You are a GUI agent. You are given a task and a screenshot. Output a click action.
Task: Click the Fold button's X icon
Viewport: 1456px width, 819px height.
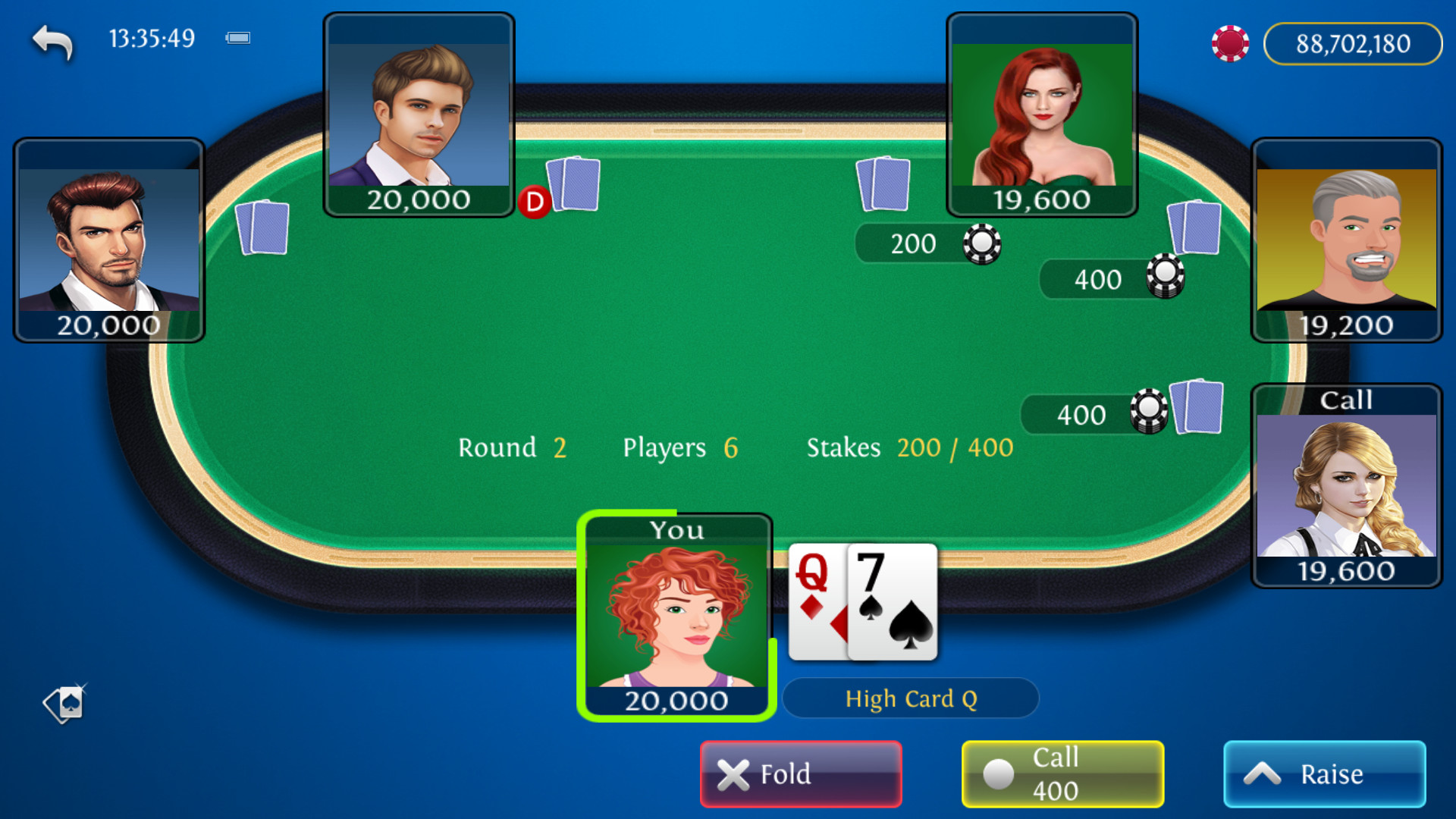(x=732, y=773)
